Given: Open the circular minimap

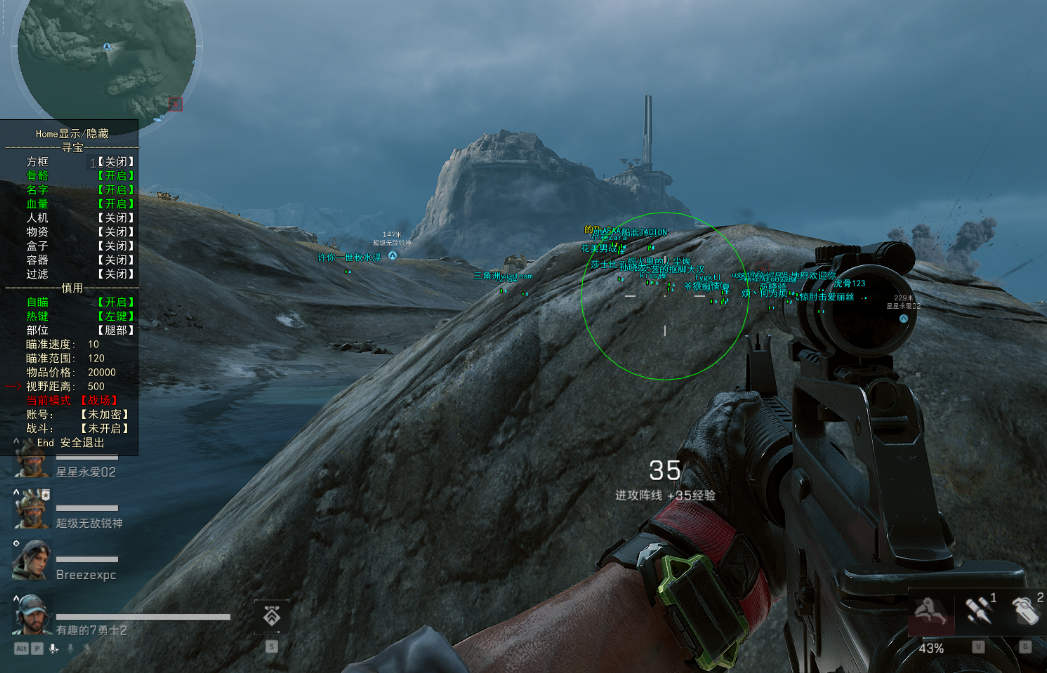Looking at the screenshot, I should point(106,60).
